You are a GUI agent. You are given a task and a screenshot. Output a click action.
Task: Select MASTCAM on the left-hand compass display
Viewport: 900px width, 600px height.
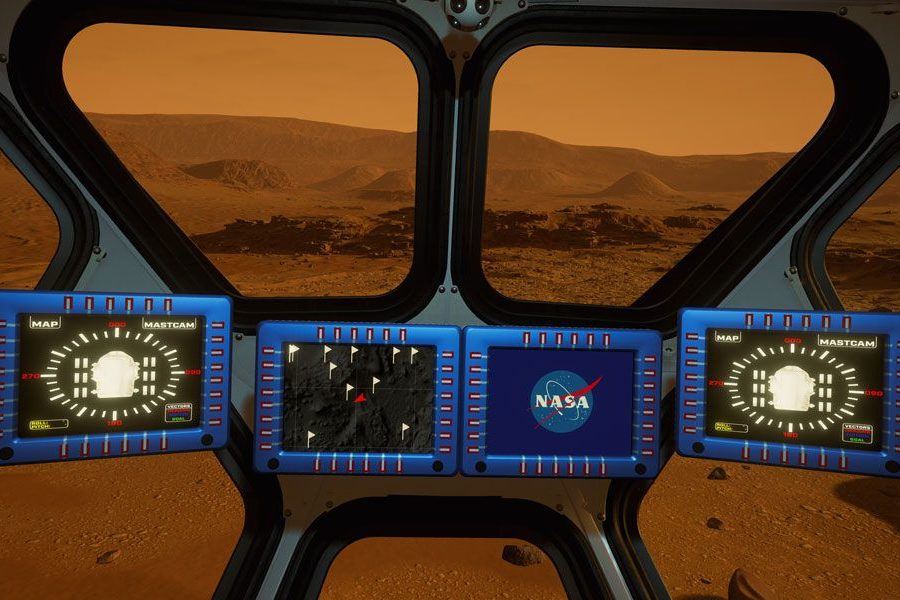tap(168, 324)
